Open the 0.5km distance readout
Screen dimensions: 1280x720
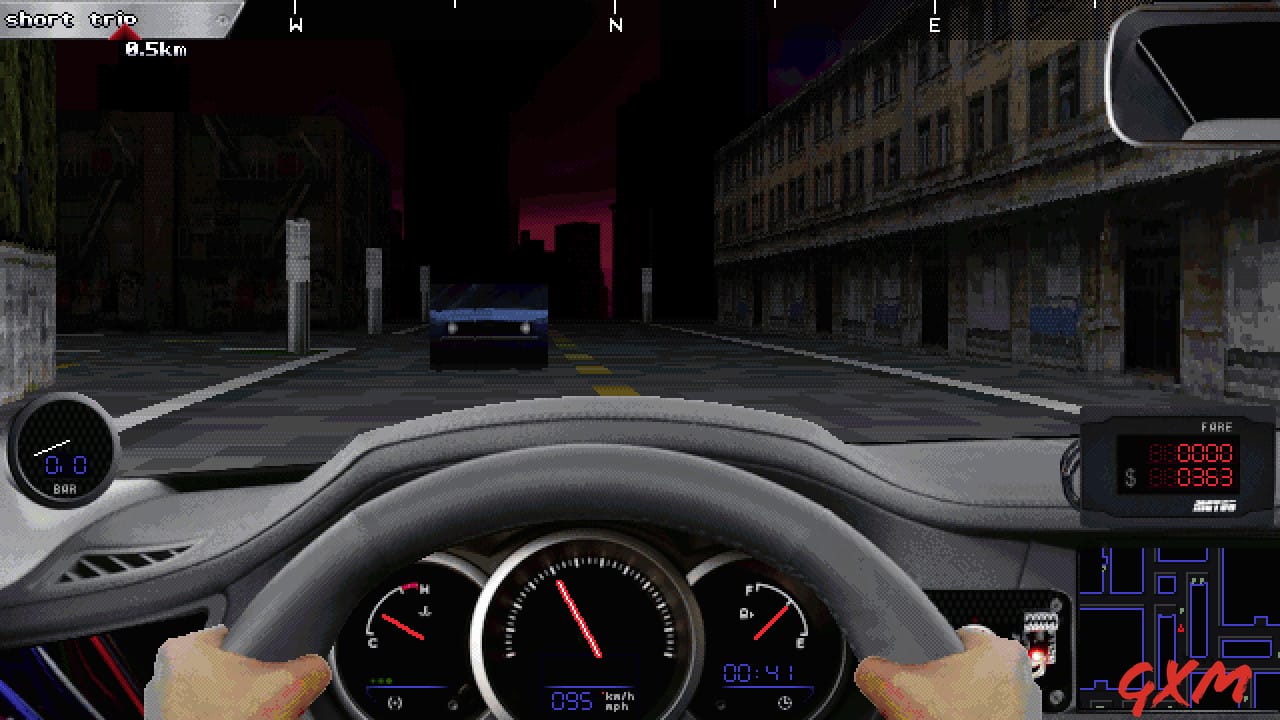[x=157, y=47]
